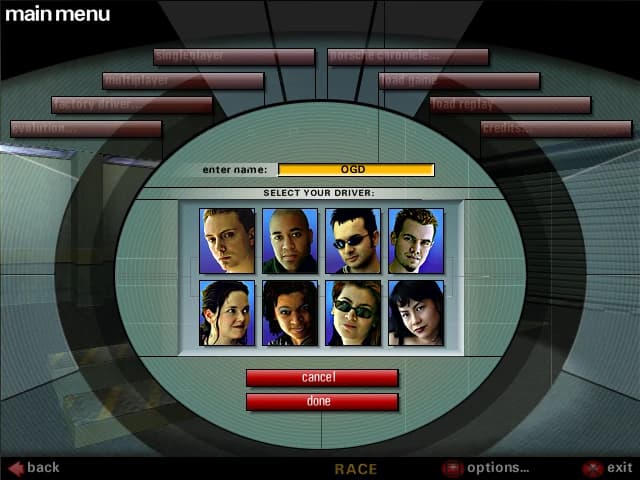Confirm driver with the done button
The height and width of the screenshot is (480, 640).
[322, 401]
